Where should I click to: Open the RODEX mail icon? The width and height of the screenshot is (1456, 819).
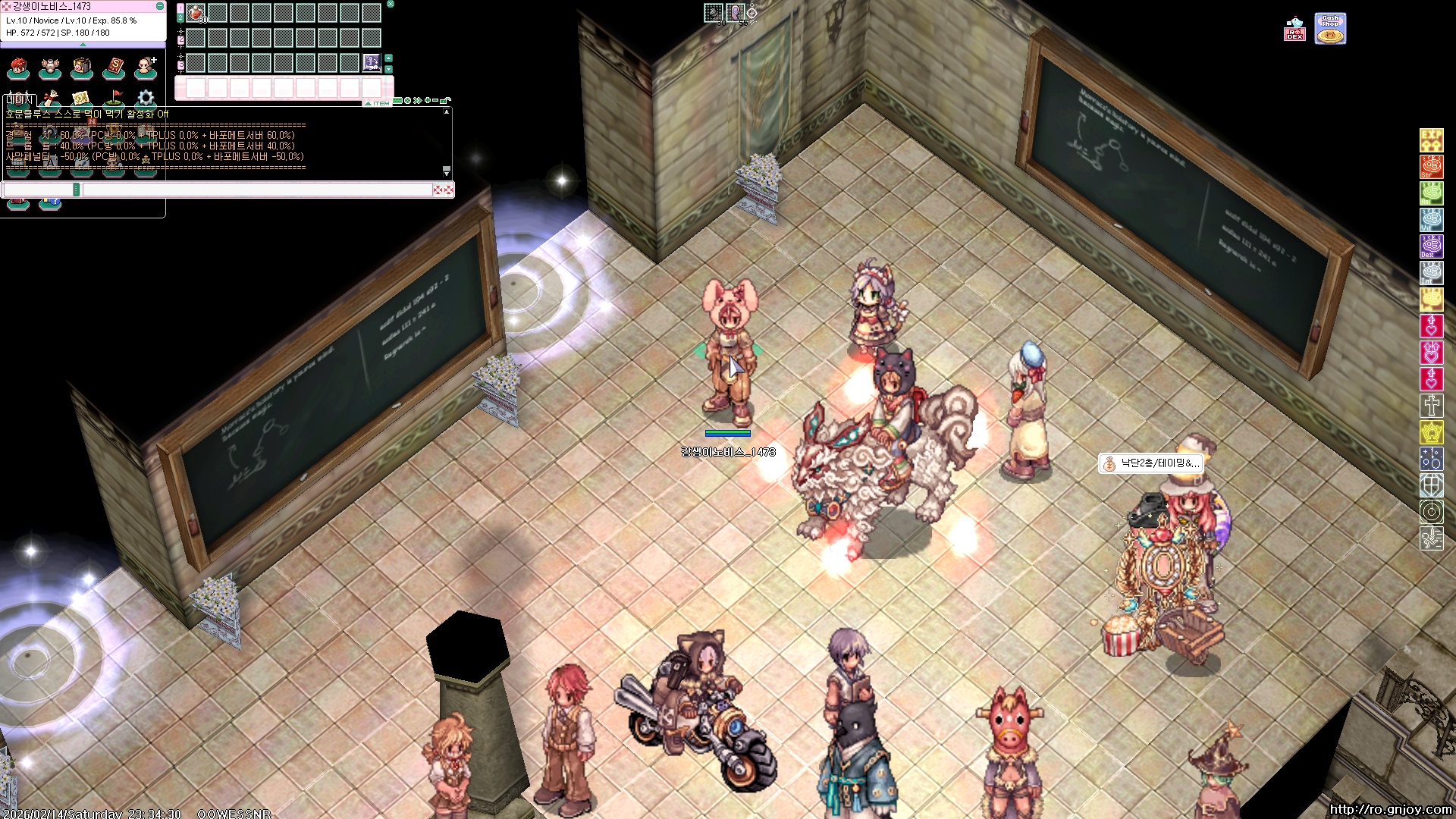[x=1294, y=30]
